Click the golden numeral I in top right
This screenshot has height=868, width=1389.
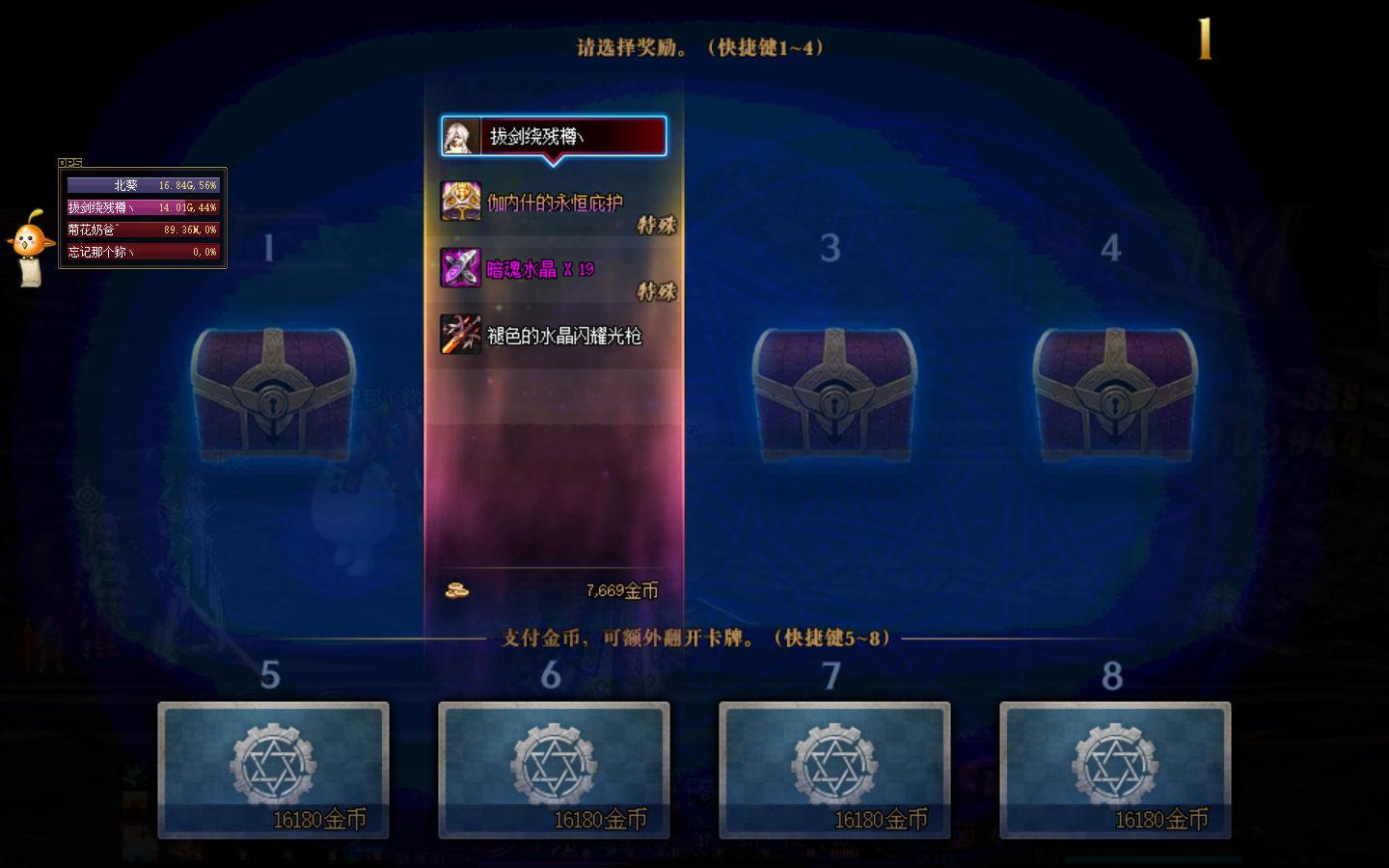(1204, 39)
